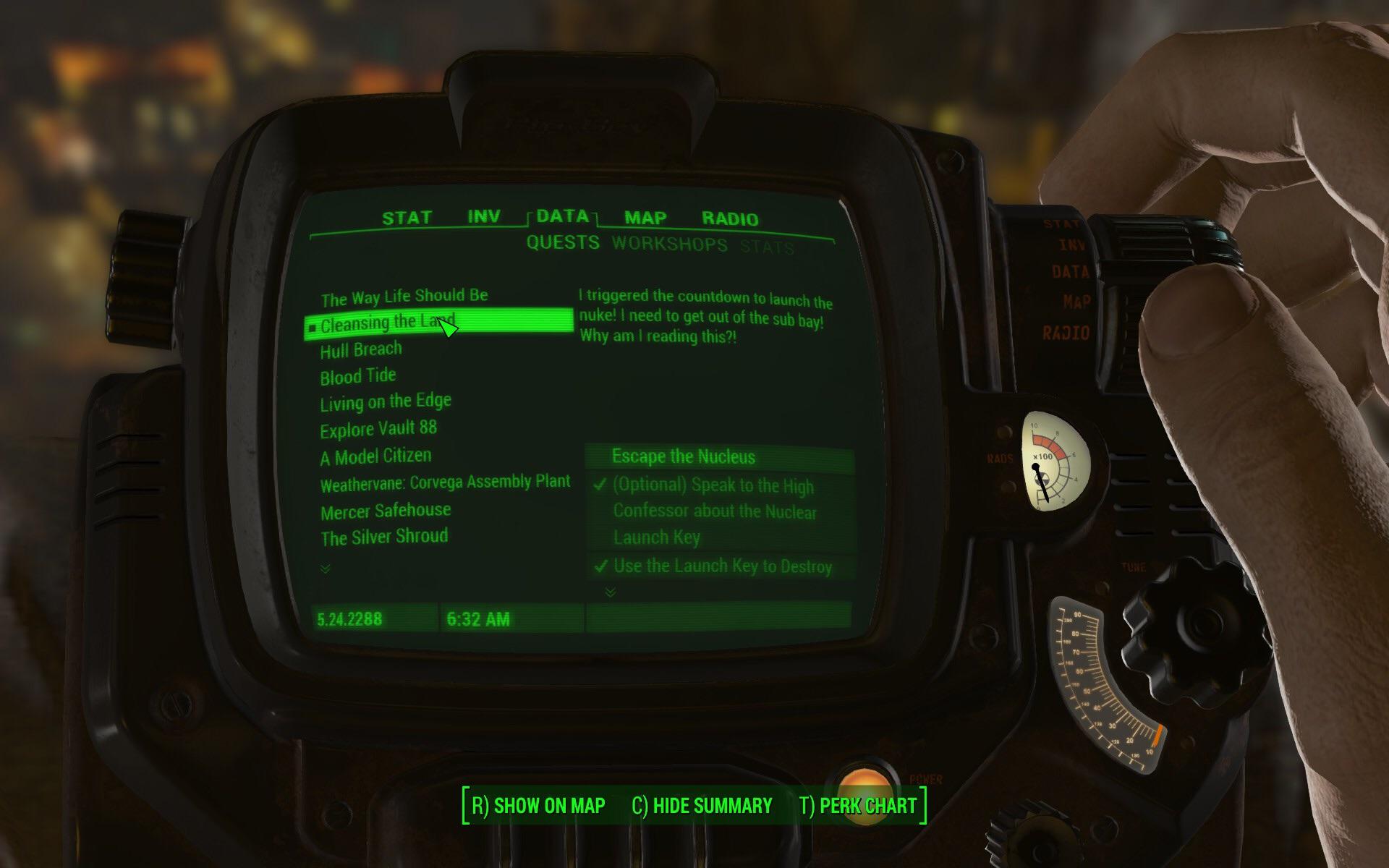Open the WORKSHOPS sub-tab
The width and height of the screenshot is (1389, 868).
tap(669, 244)
